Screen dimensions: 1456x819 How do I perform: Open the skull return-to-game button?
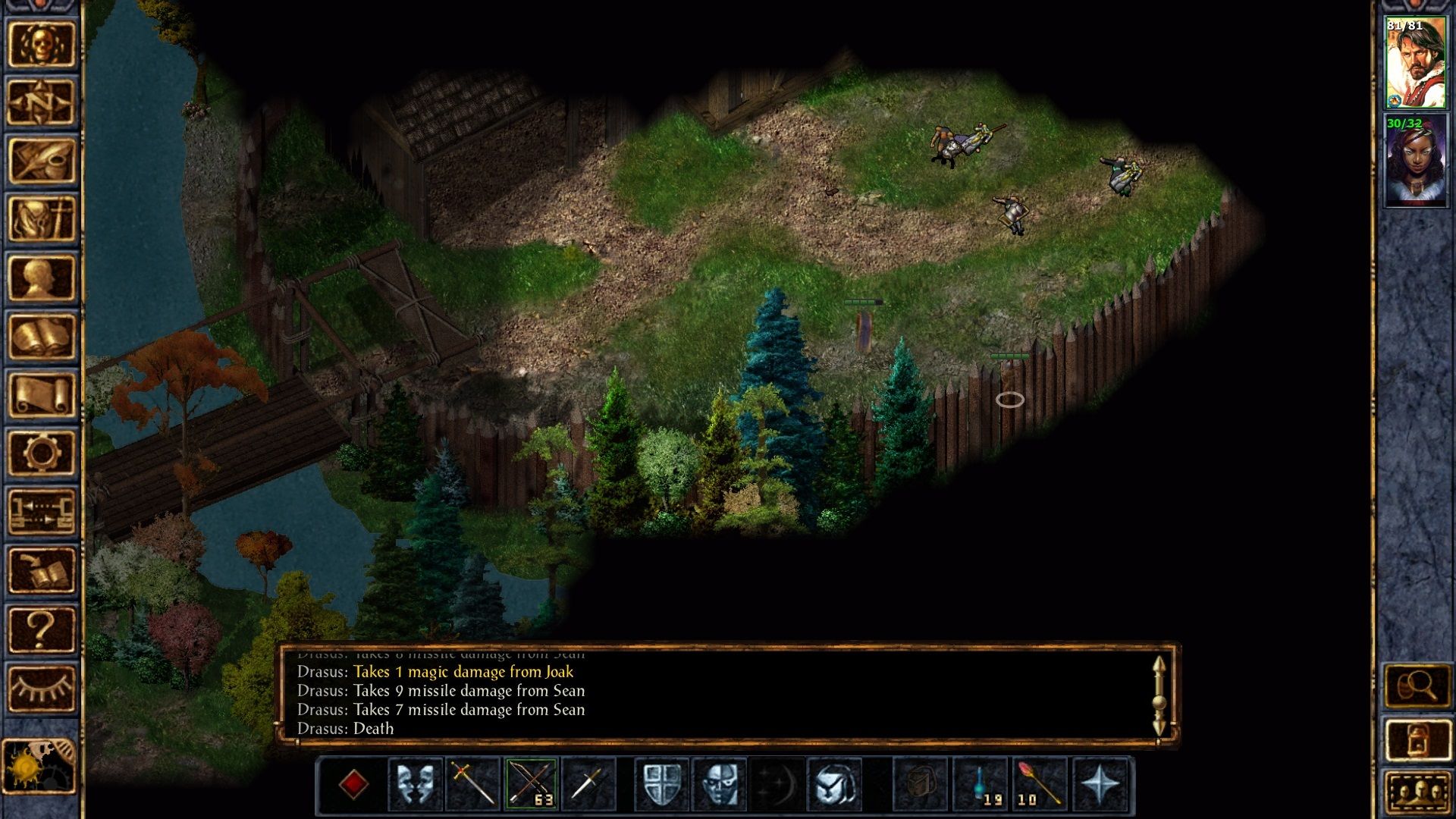(x=42, y=45)
